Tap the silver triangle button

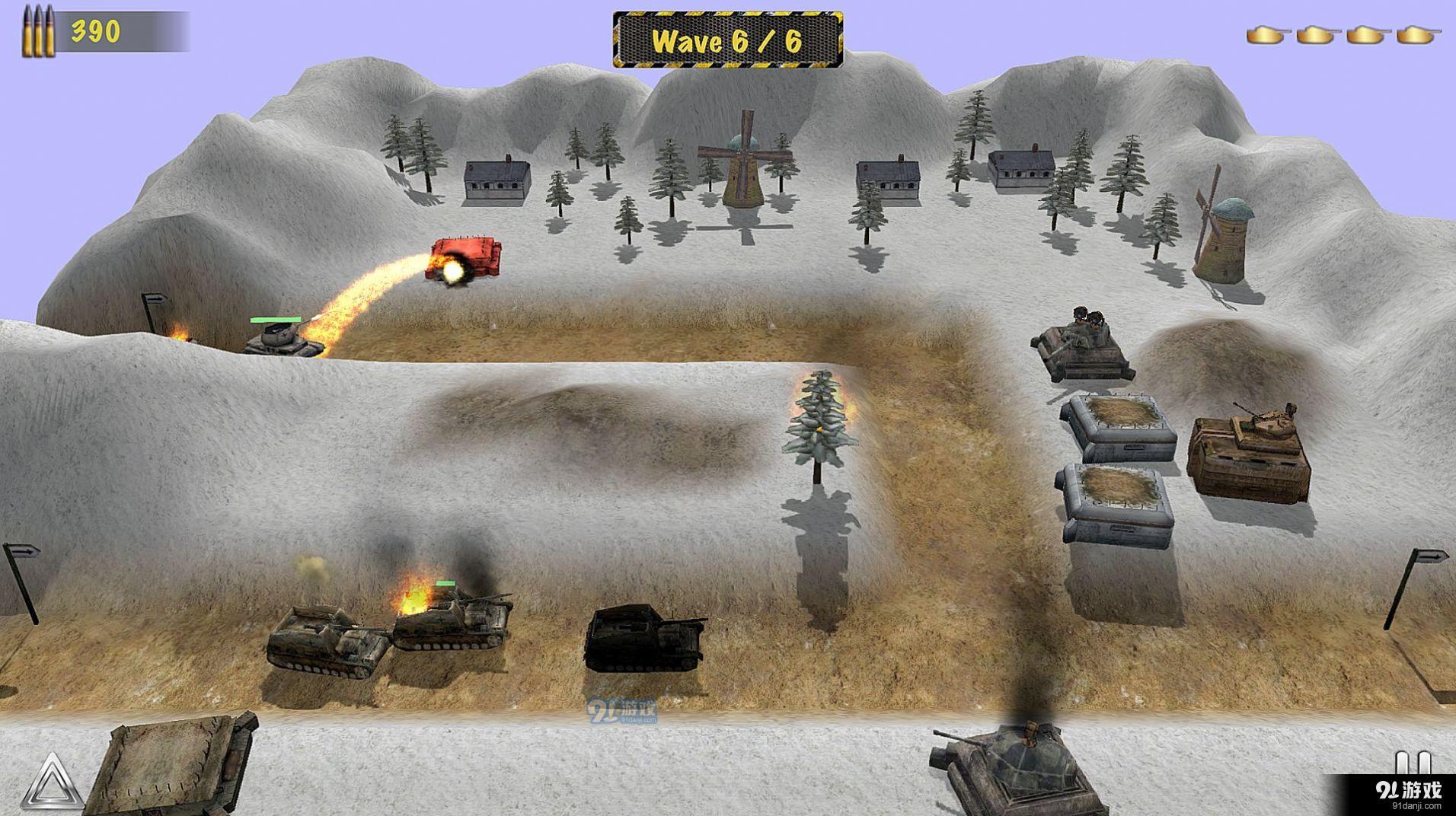pyautogui.click(x=52, y=783)
